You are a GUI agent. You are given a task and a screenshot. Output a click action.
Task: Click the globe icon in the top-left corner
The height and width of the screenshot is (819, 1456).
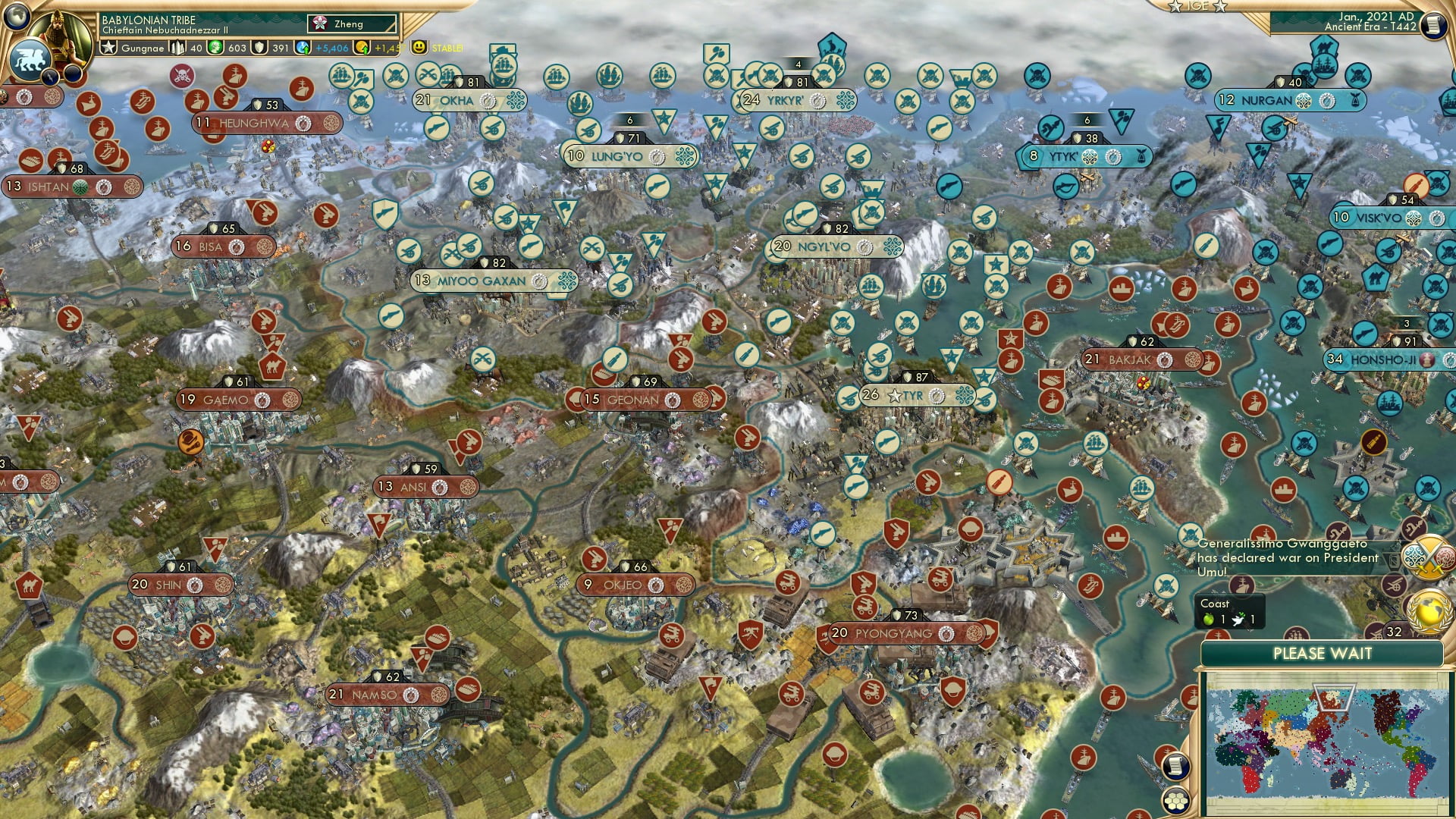tap(16, 14)
